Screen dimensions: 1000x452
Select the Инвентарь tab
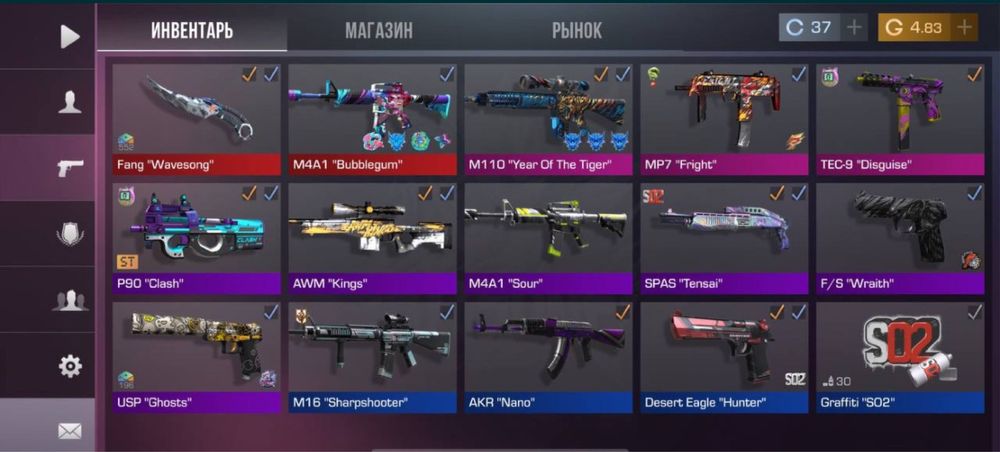coord(192,30)
